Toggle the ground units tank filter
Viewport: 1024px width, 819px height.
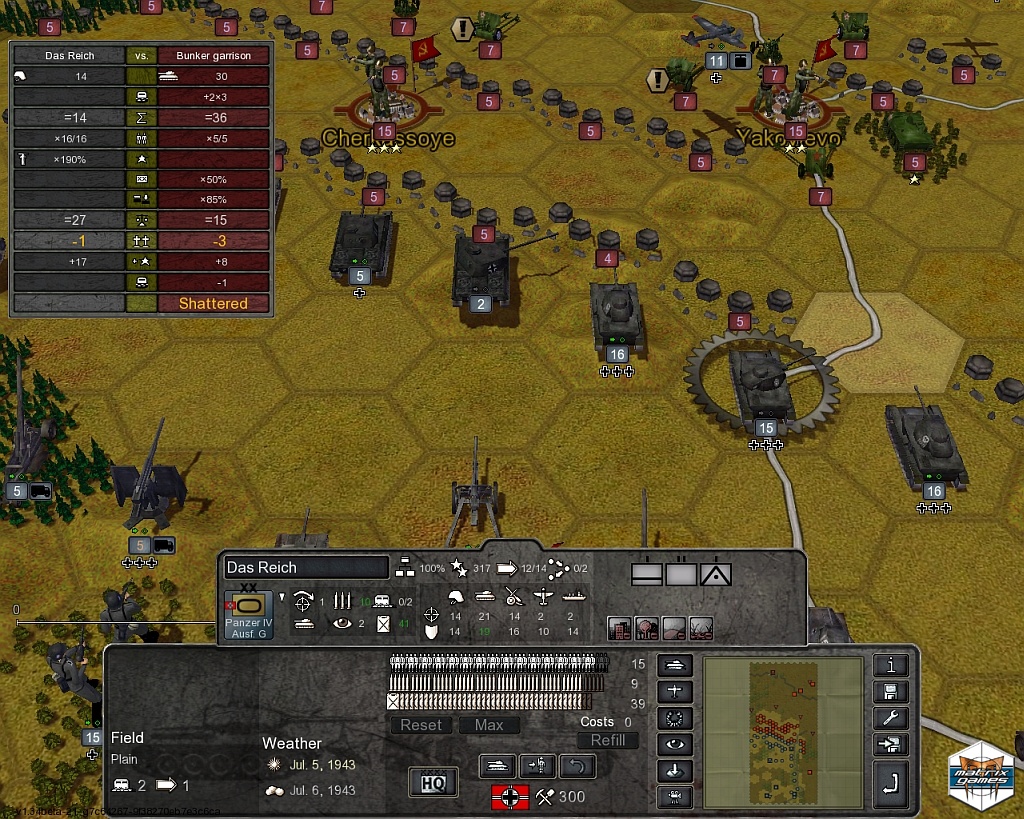pos(673,664)
